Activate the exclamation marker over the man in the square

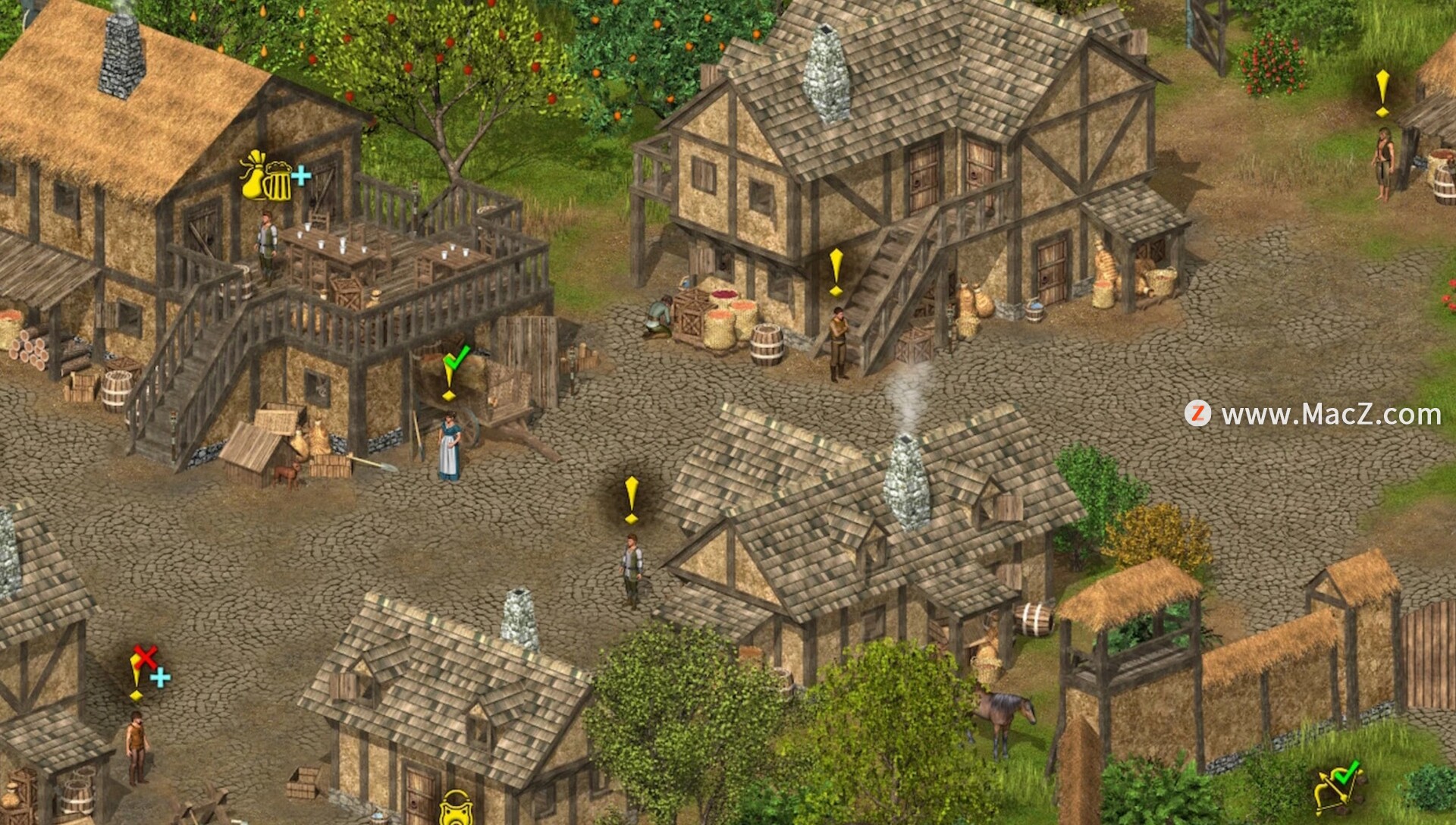631,499
